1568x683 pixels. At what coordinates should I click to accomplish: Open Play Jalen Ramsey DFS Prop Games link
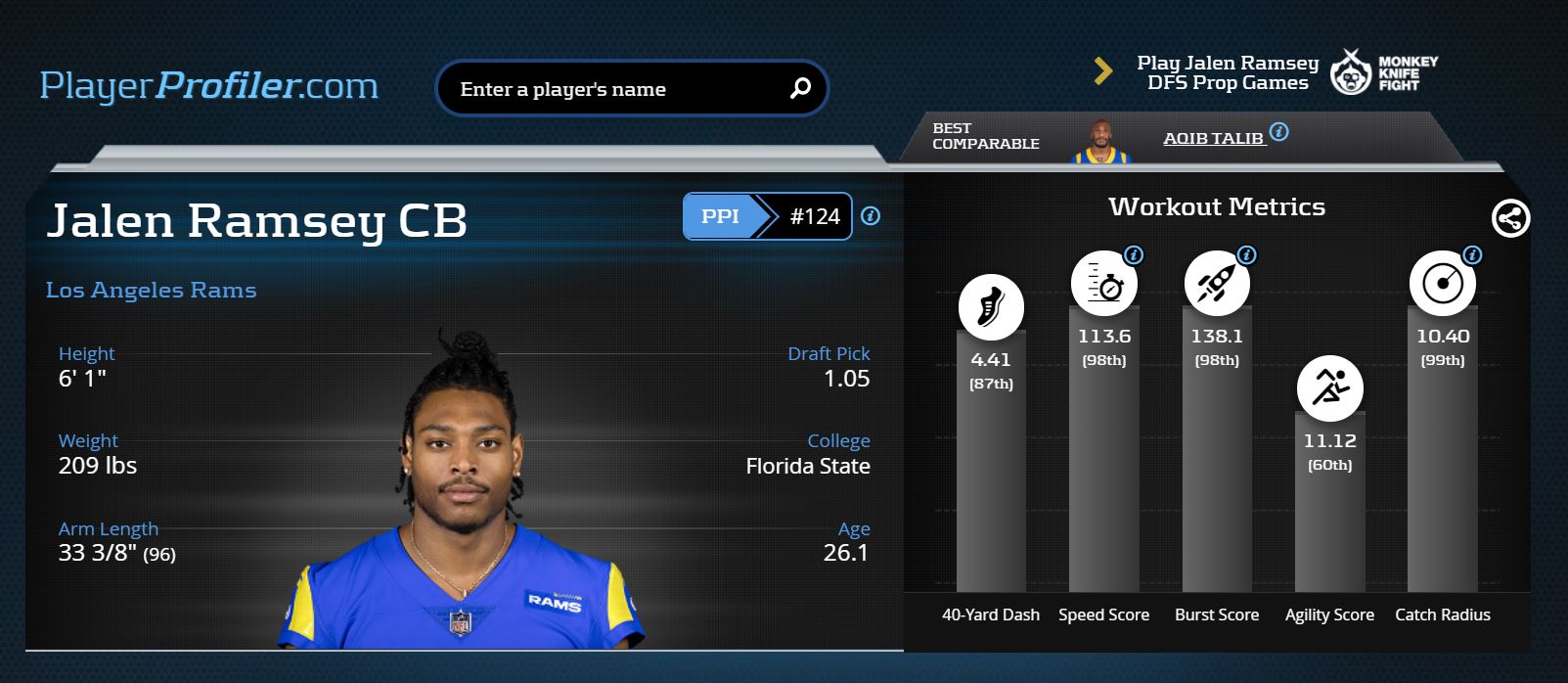(1228, 73)
